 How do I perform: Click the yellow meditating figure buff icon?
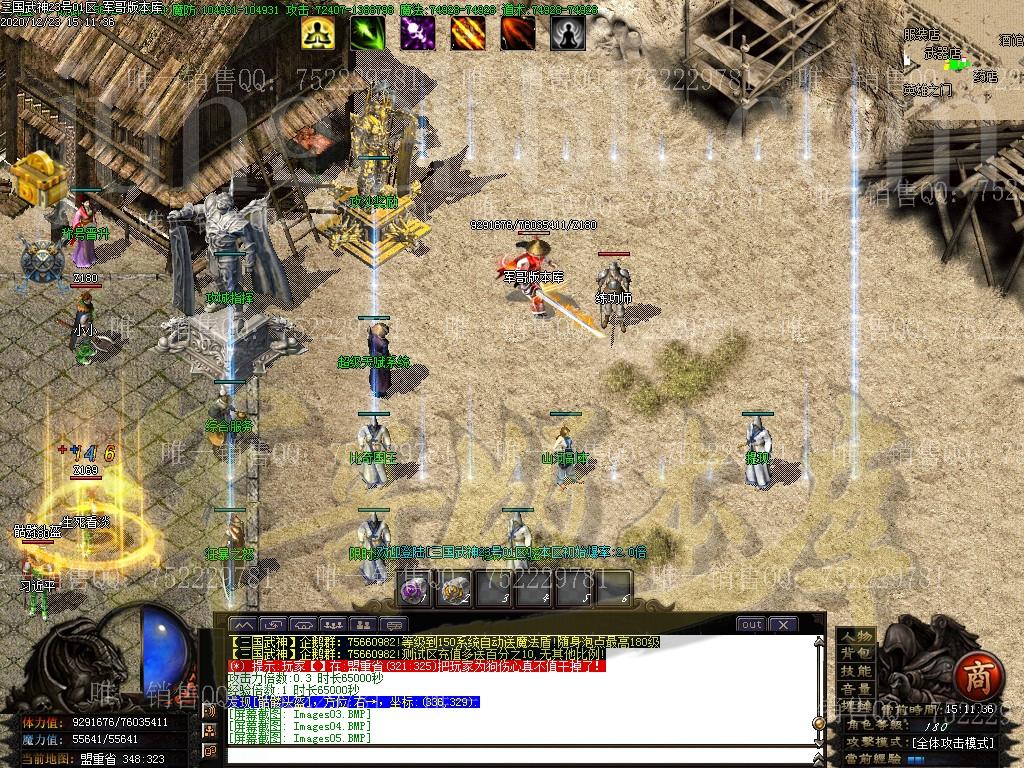tap(318, 34)
